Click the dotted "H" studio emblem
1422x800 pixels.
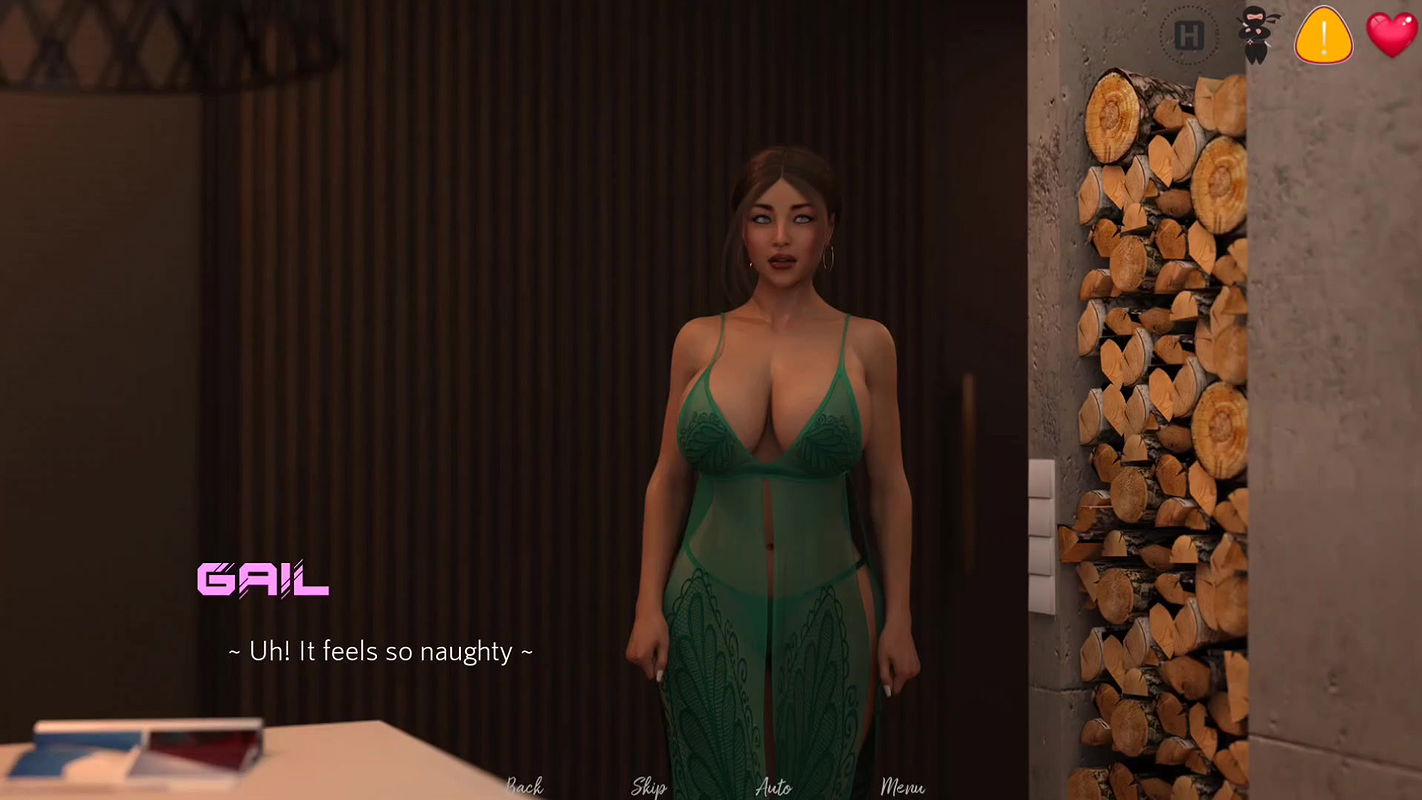tap(1189, 33)
